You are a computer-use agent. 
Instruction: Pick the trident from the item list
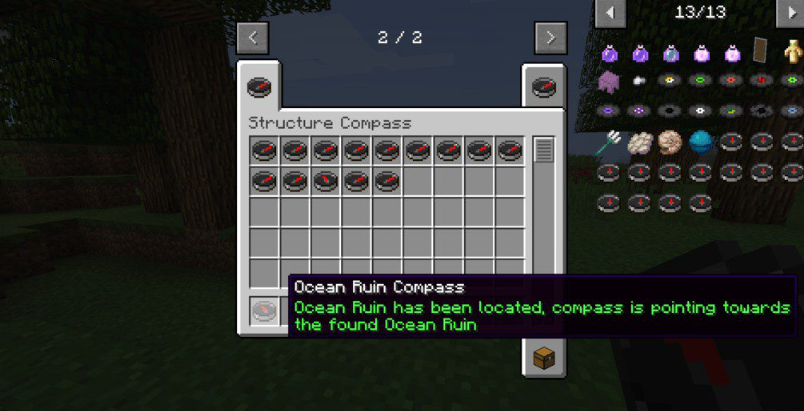[x=609, y=143]
